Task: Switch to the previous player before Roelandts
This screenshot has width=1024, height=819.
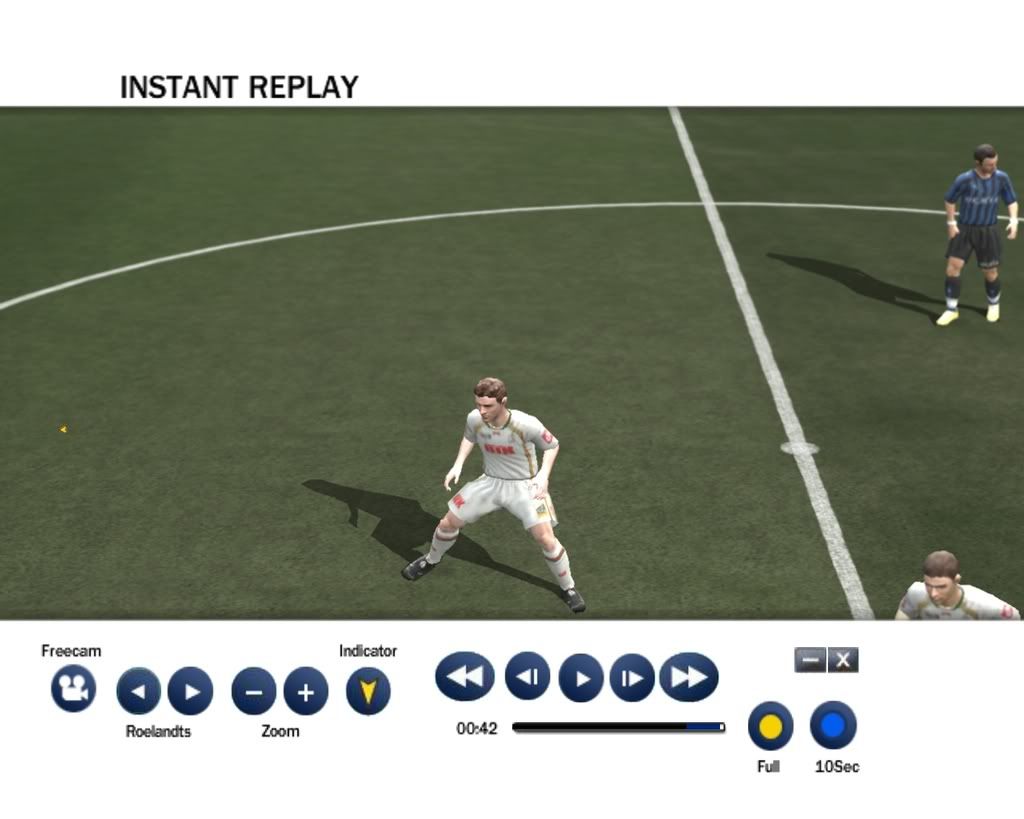Action: click(138, 691)
